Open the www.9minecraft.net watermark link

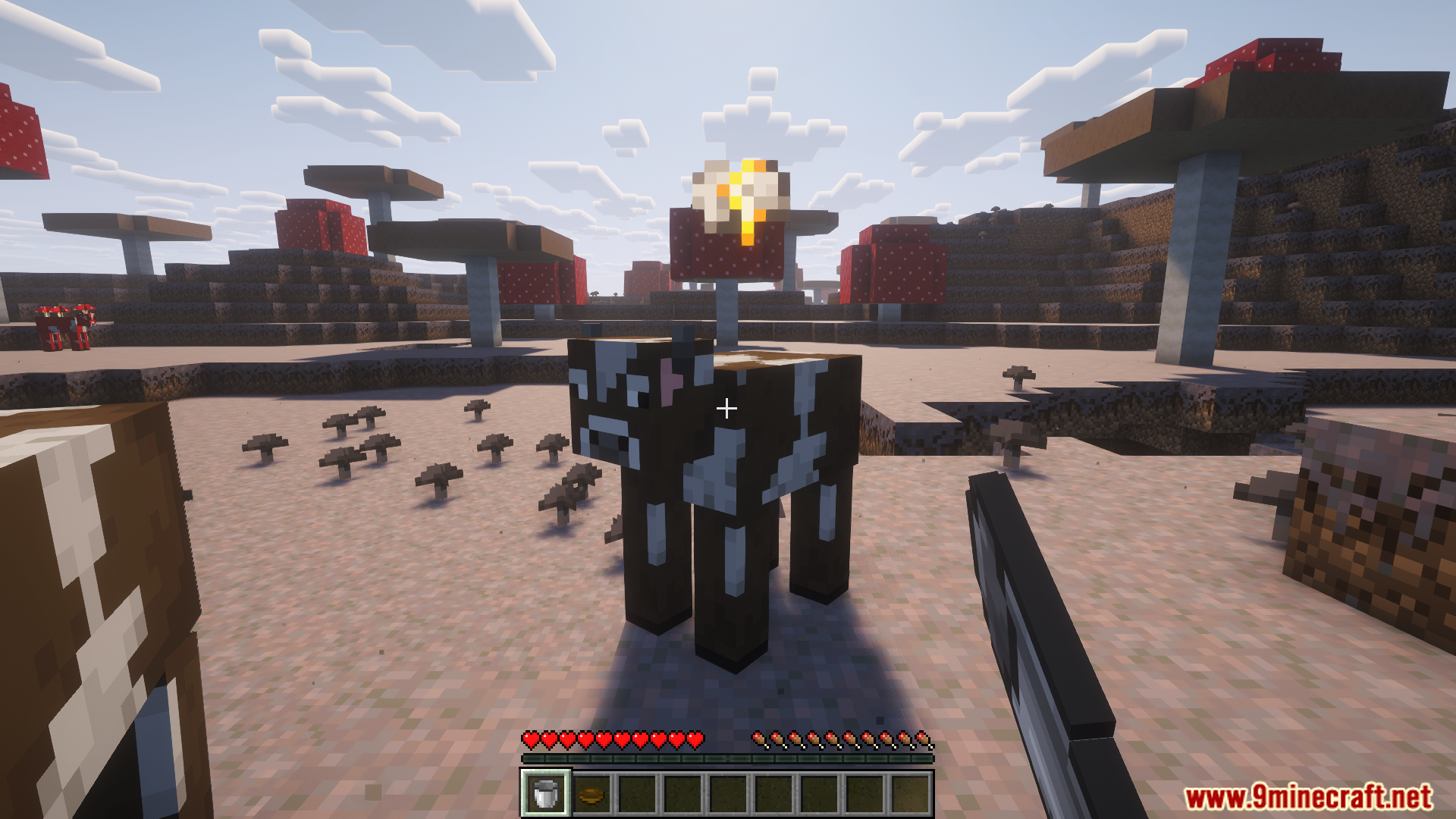(x=1308, y=797)
